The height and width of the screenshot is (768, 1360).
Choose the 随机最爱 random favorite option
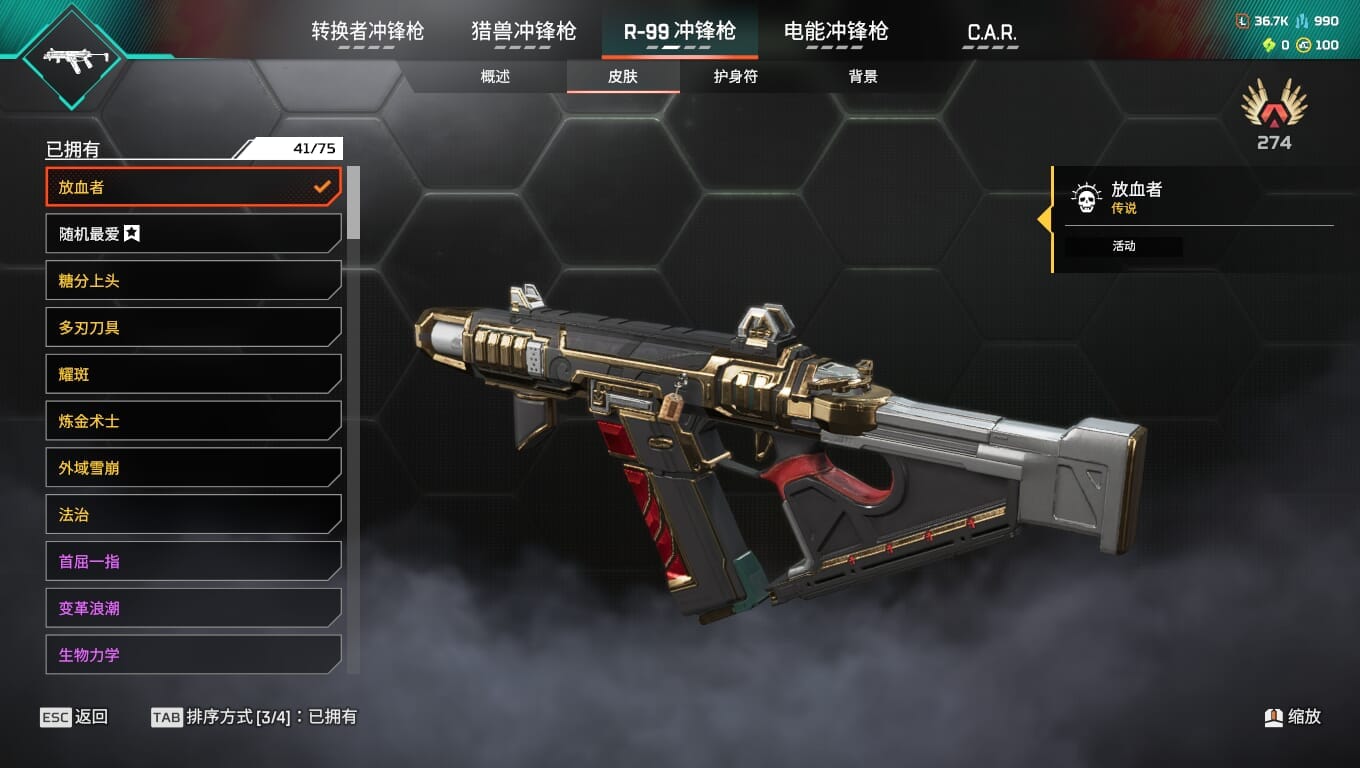(x=193, y=234)
